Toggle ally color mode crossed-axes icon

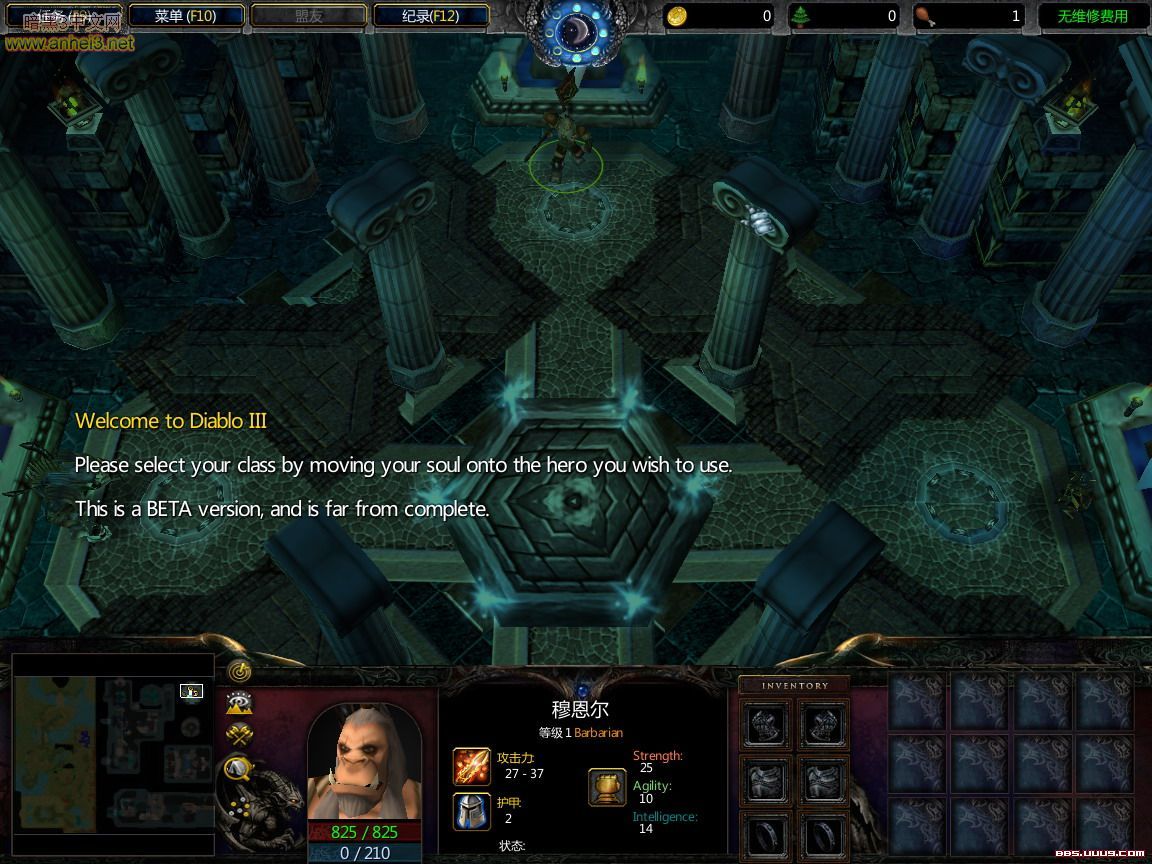(239, 734)
